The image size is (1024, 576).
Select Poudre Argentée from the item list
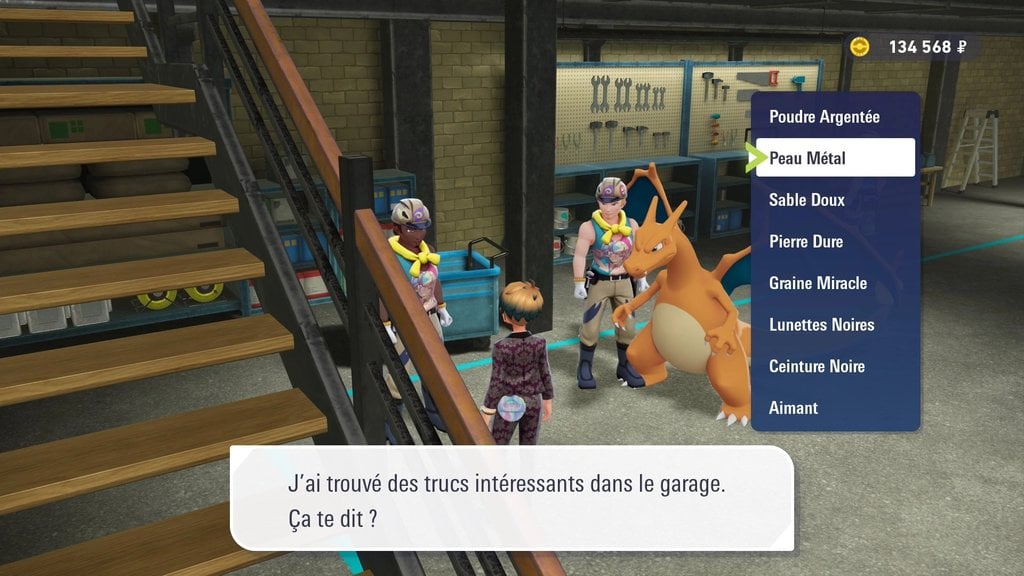click(x=824, y=117)
